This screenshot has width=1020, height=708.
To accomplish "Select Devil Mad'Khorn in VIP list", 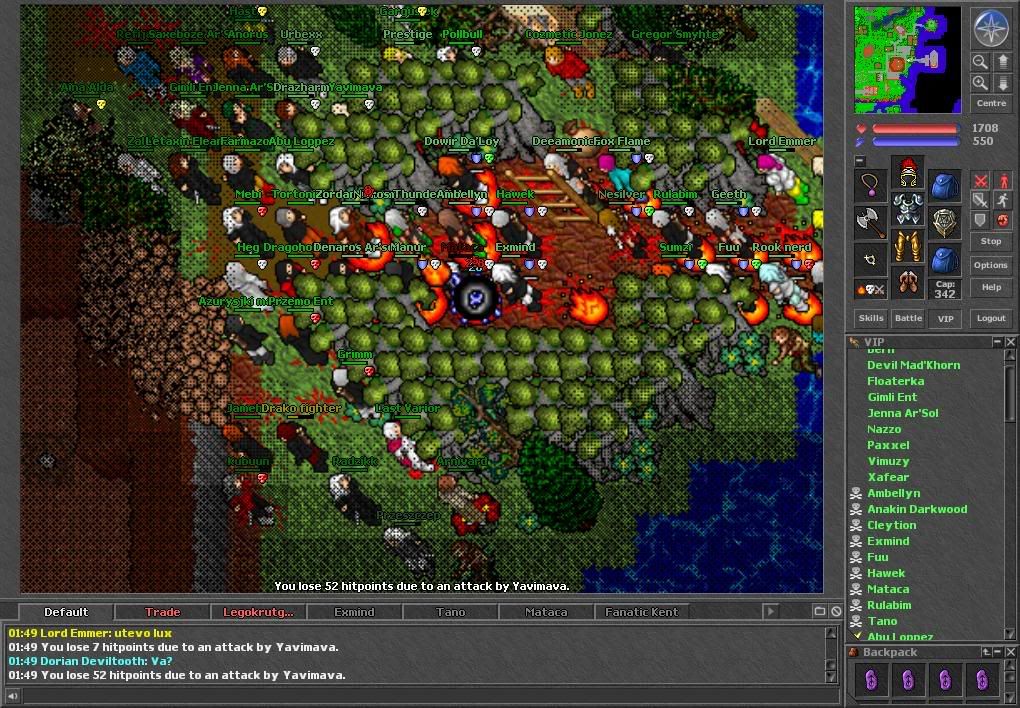I will click(x=913, y=365).
